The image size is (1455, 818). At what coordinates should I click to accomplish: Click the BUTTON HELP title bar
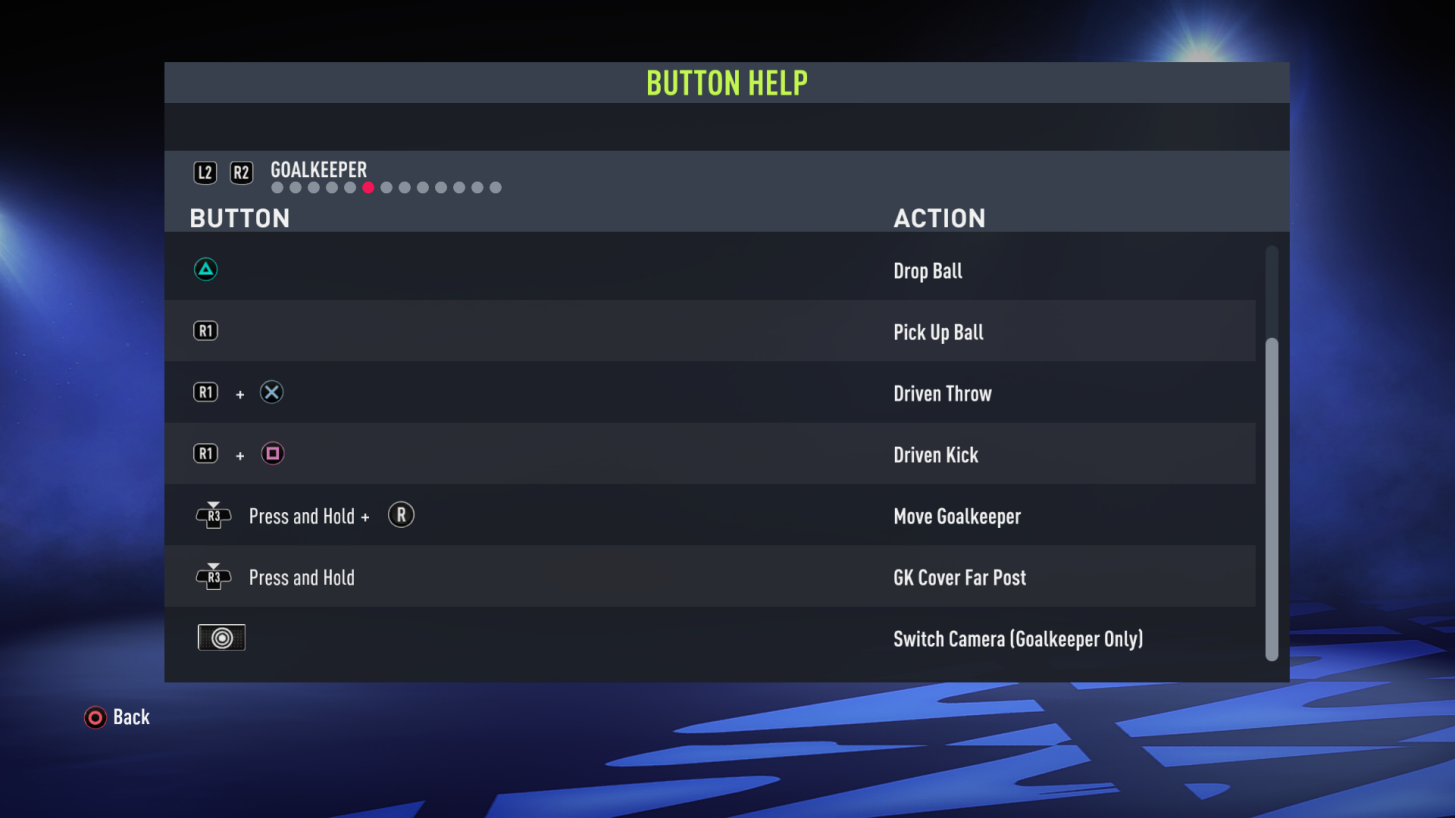[x=727, y=82]
